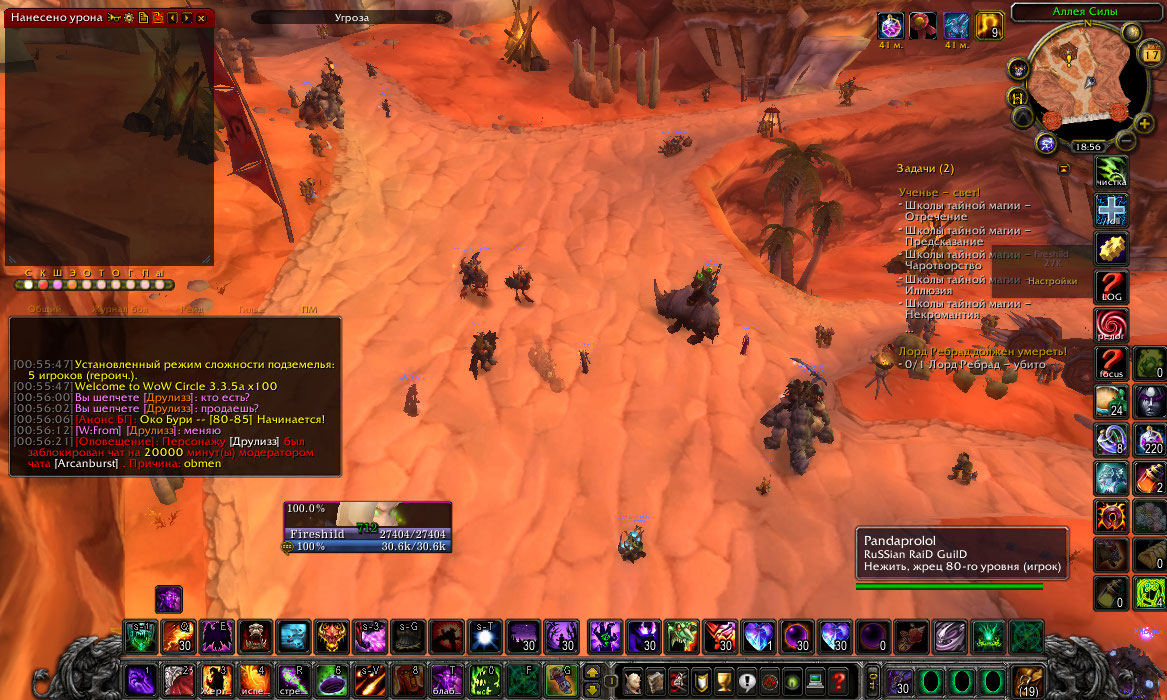Screen dimensions: 1167x700
Task: Zoom out the minimap with the minus button
Action: (1126, 140)
